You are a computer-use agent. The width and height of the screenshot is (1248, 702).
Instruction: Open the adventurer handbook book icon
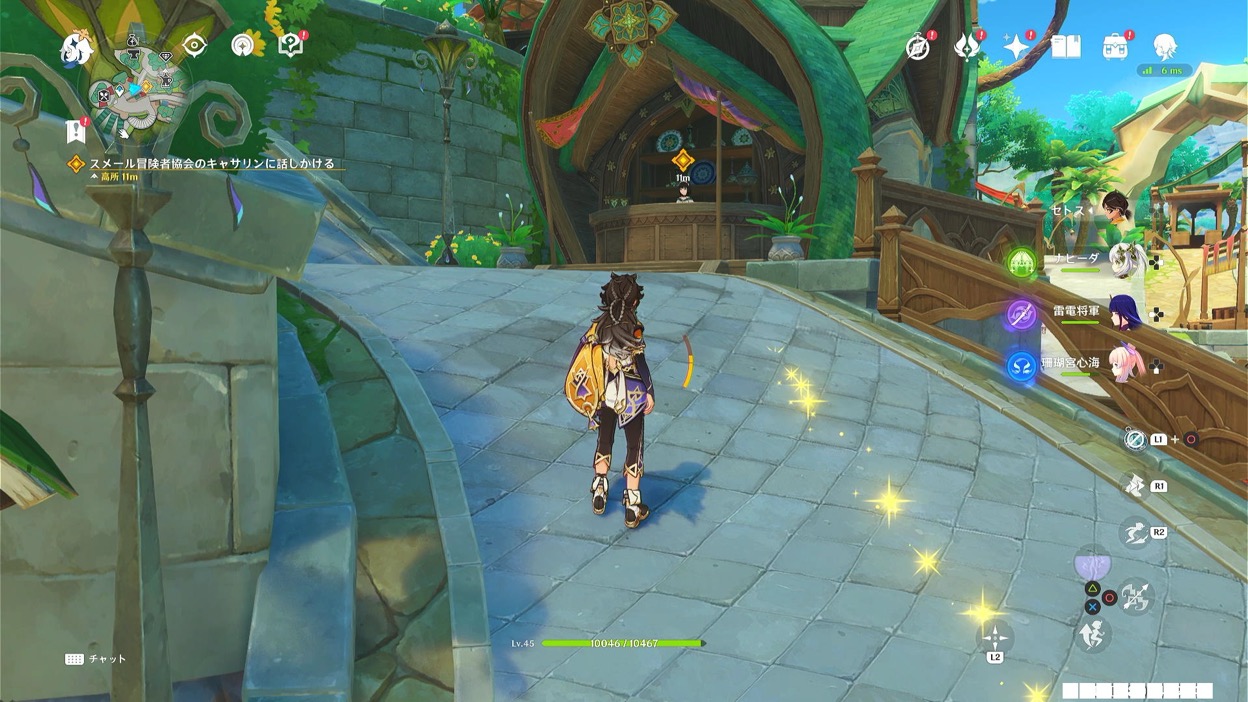[x=1066, y=46]
